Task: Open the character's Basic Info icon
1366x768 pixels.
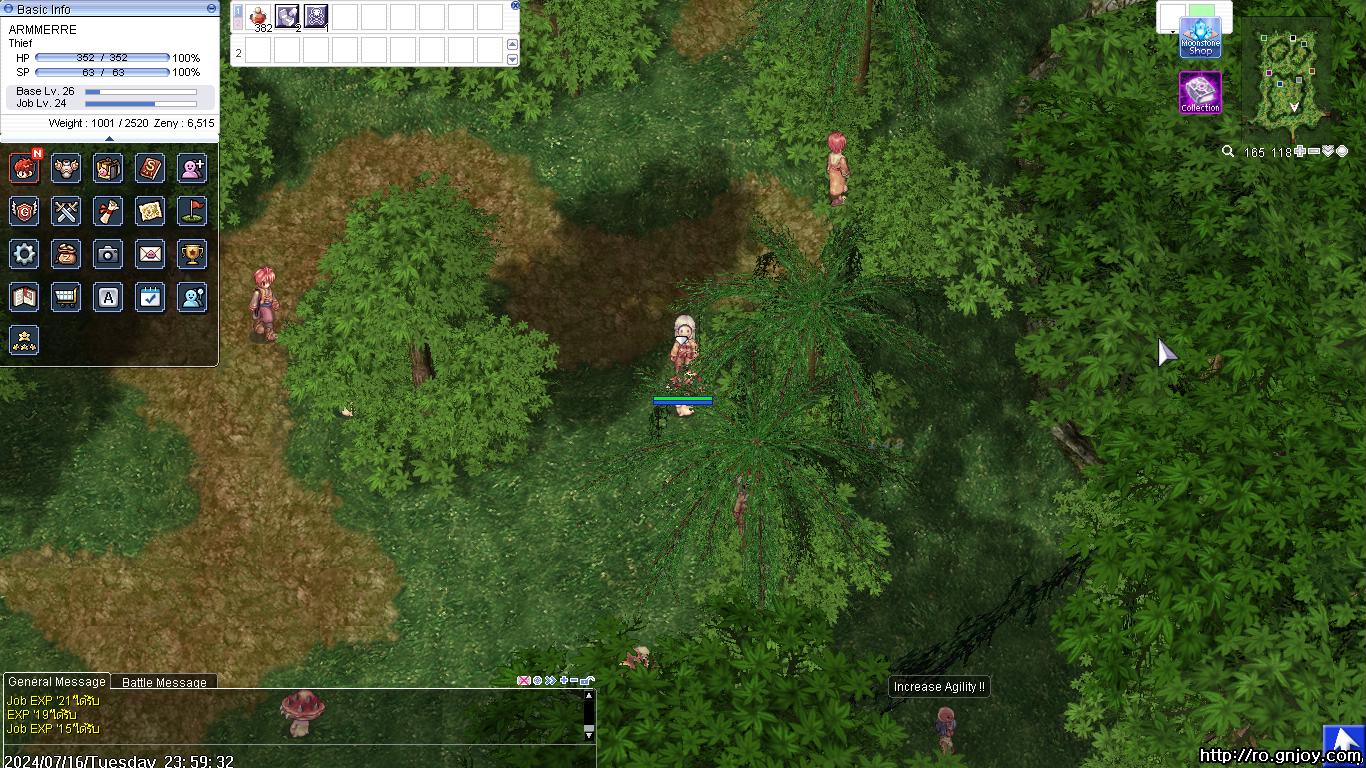Action: [x=24, y=168]
